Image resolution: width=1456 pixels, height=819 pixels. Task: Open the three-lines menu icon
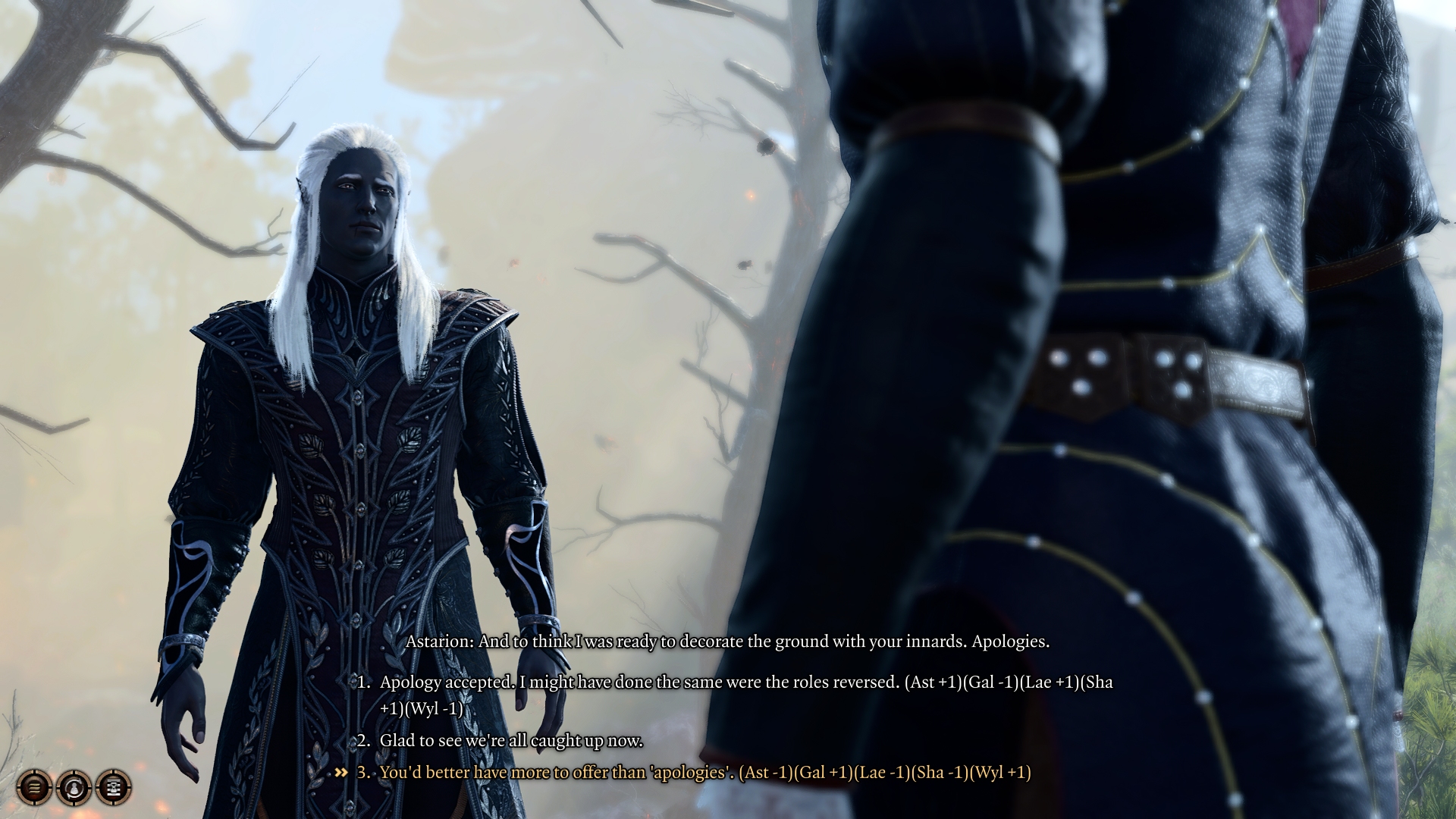(34, 788)
